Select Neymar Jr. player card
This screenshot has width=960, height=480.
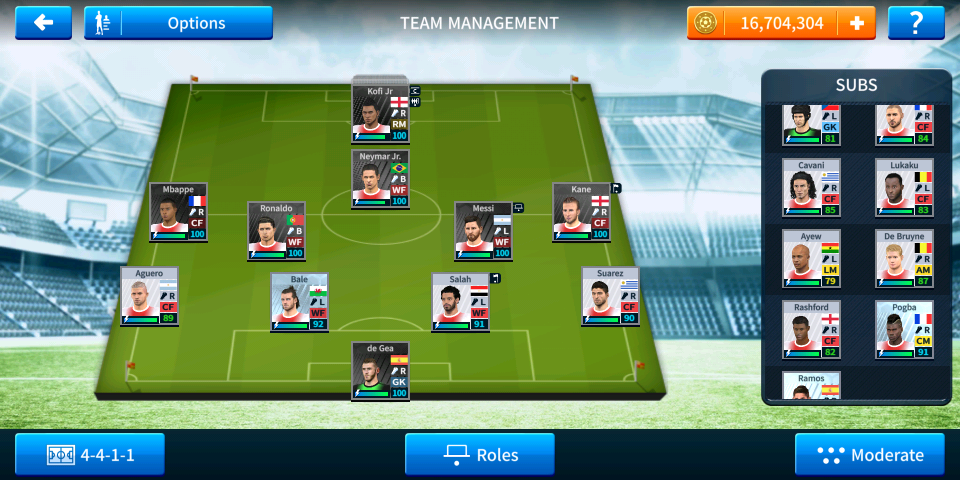coord(380,179)
